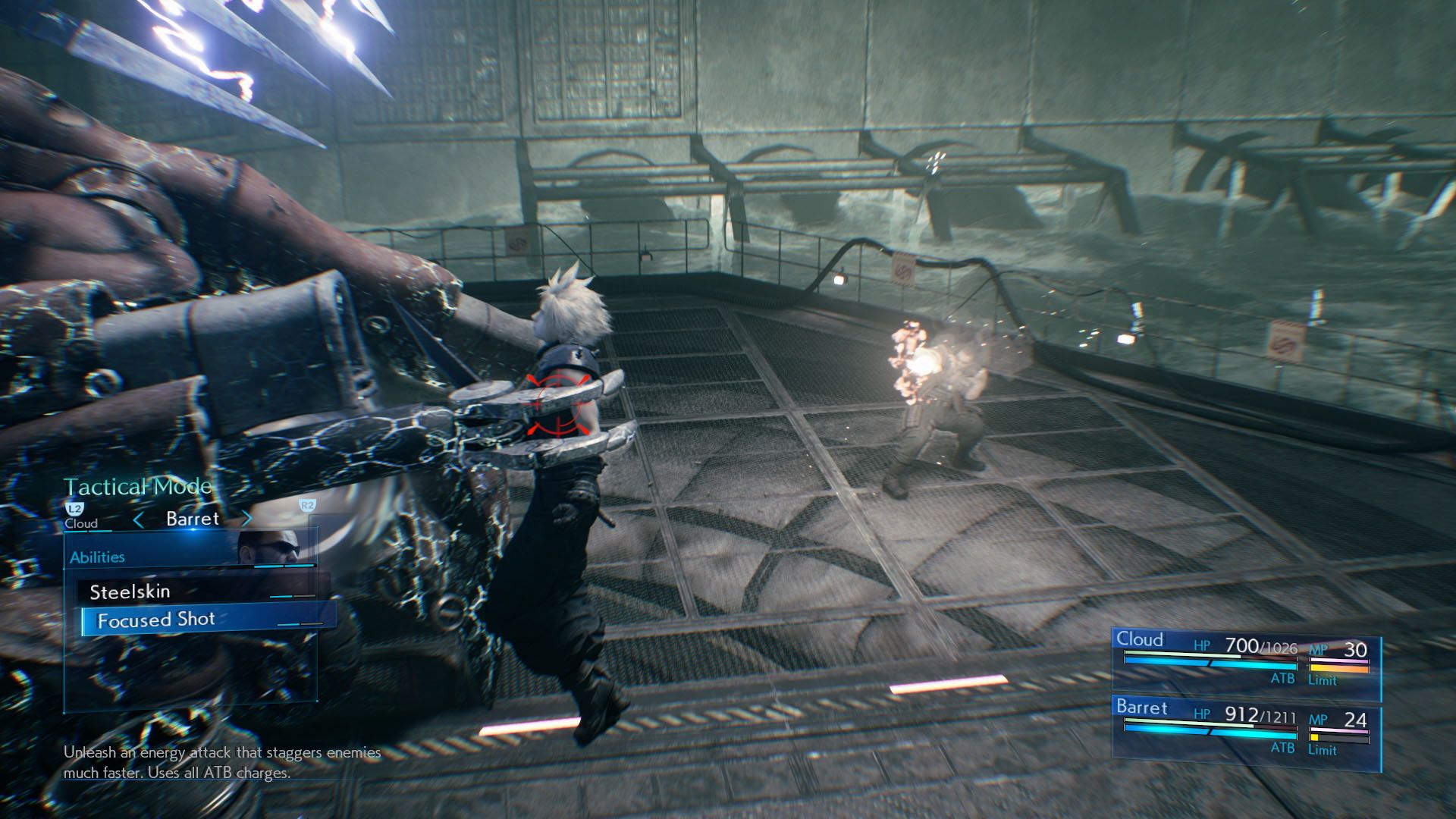Select the Focused Shot ability
This screenshot has width=1456, height=819.
pyautogui.click(x=156, y=620)
